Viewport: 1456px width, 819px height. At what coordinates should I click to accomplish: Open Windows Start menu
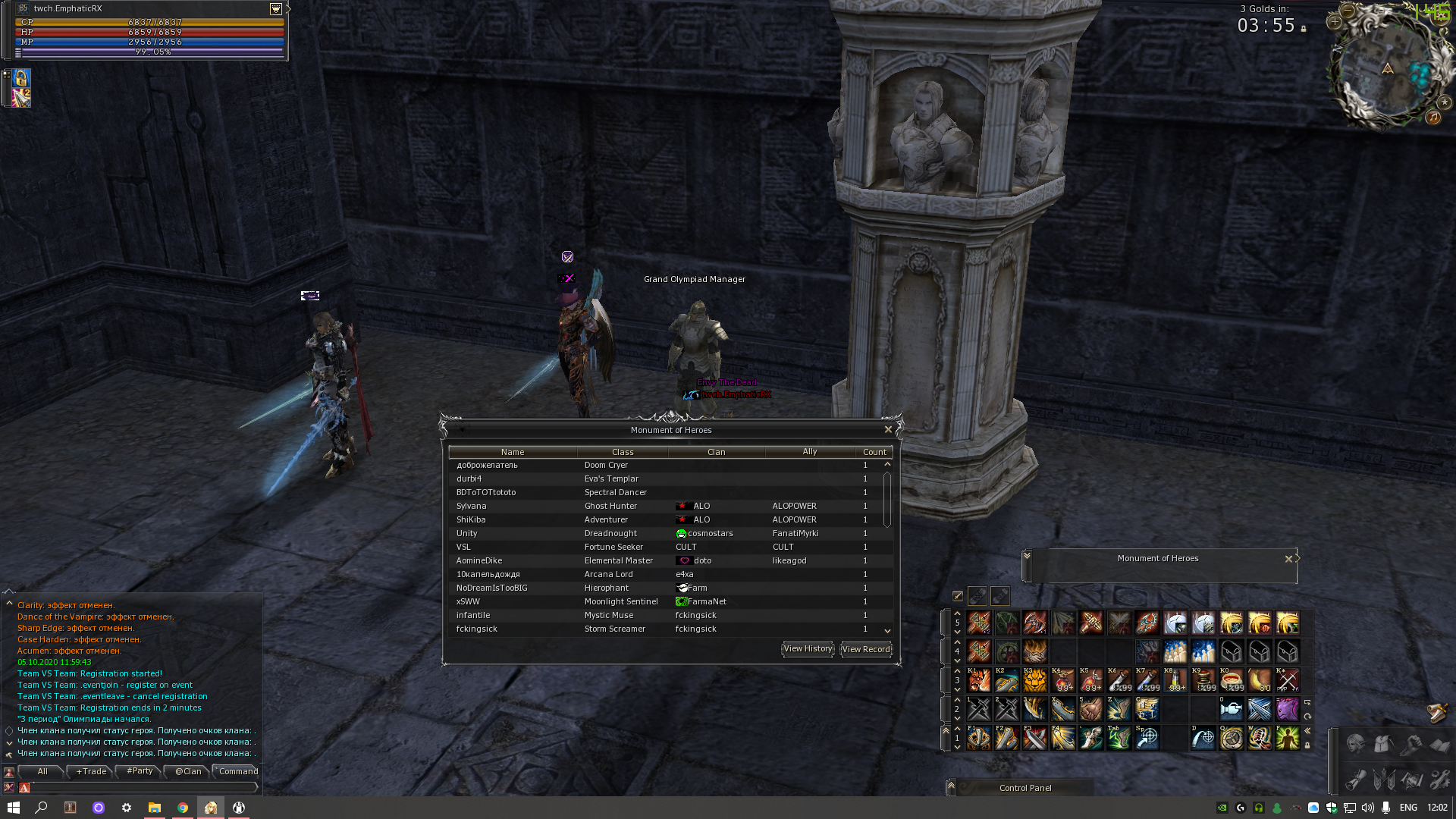[14, 808]
